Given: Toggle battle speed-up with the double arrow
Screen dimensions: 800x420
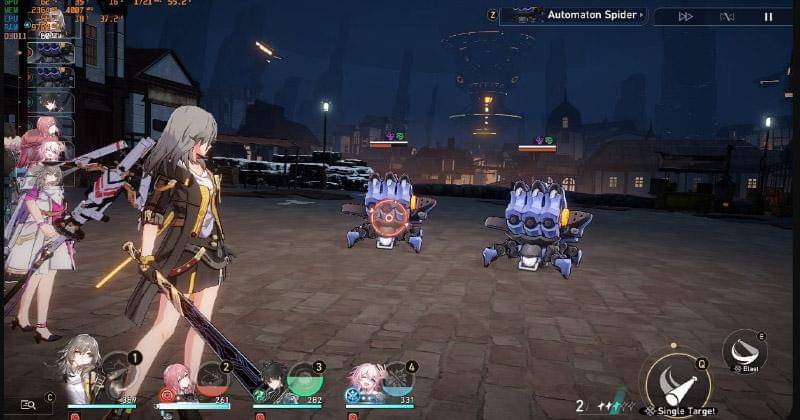Looking at the screenshot, I should (x=685, y=16).
